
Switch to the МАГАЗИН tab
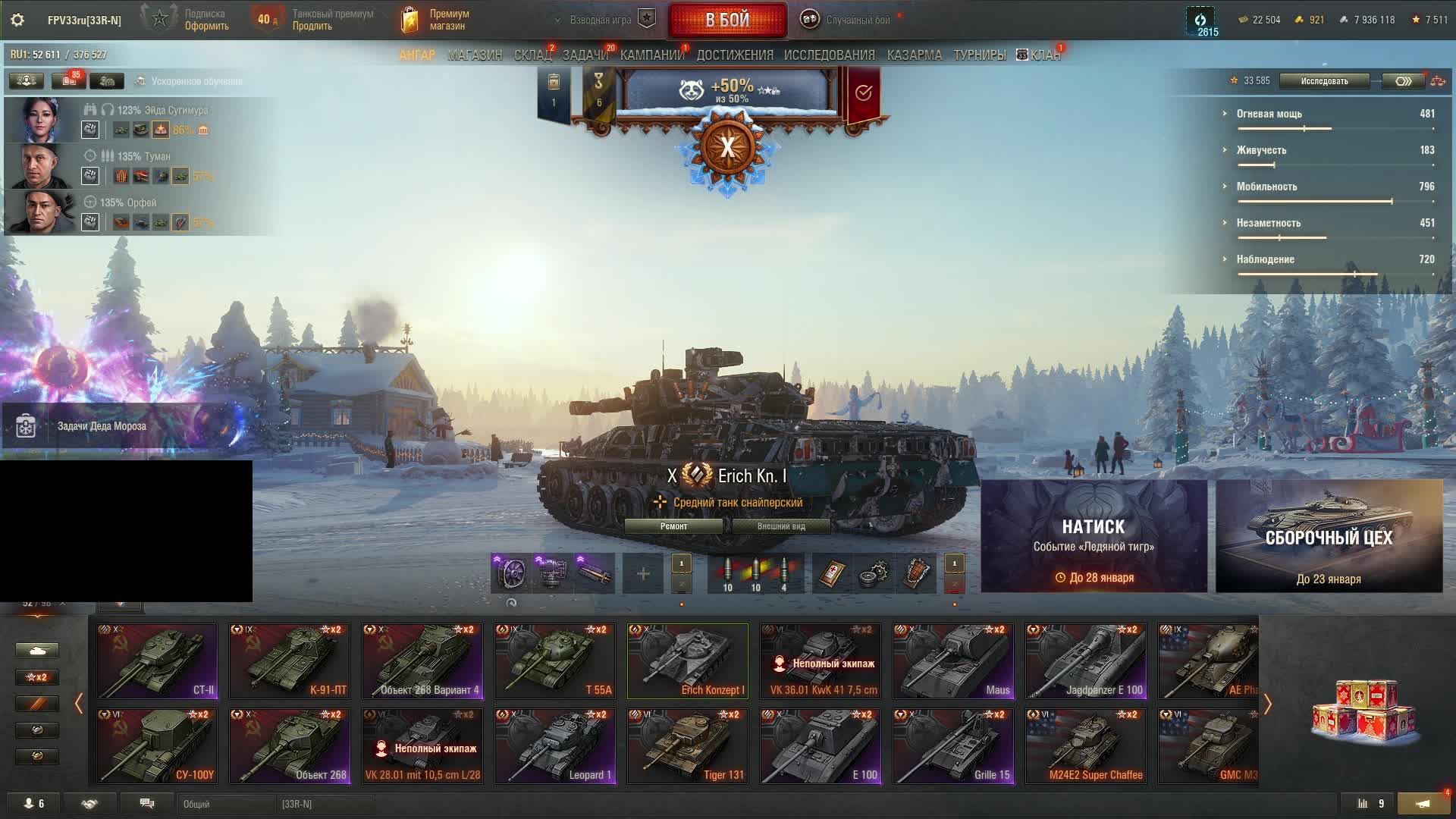475,55
